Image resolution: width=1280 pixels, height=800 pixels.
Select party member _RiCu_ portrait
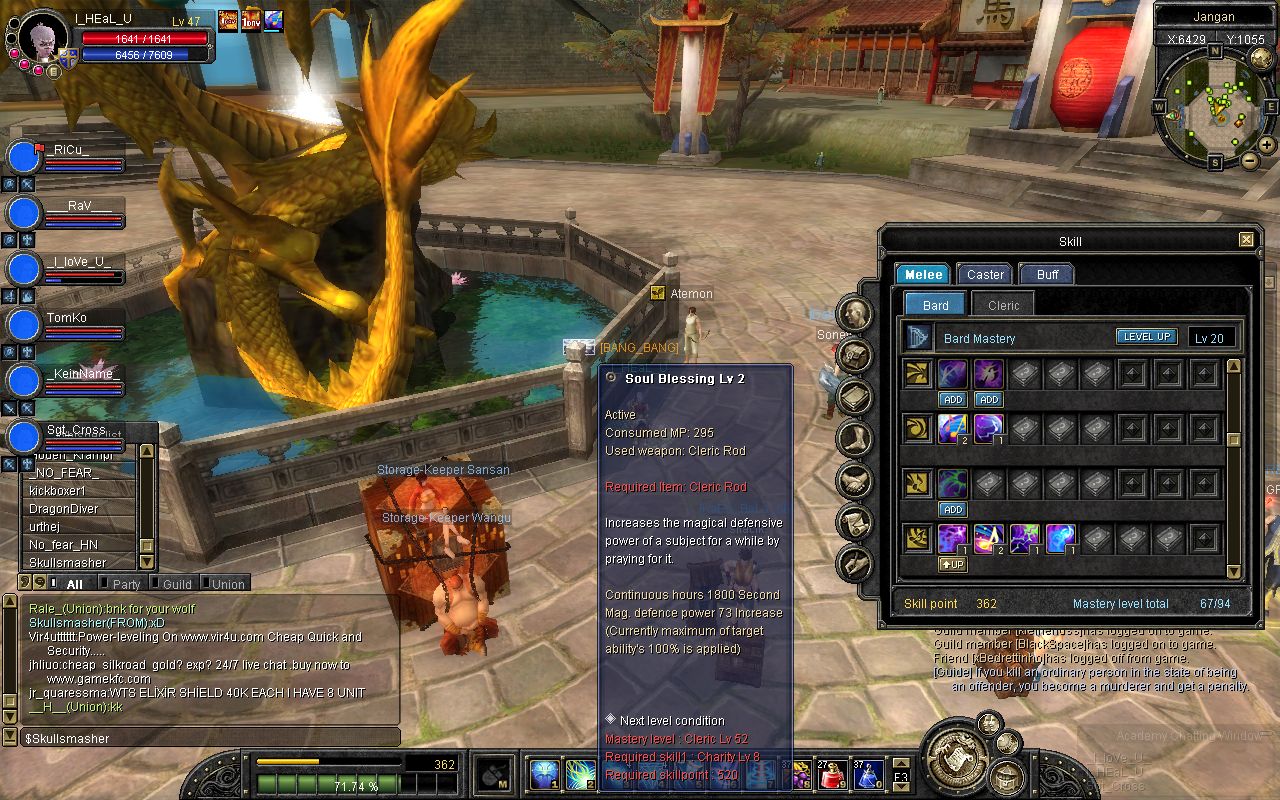click(23, 158)
